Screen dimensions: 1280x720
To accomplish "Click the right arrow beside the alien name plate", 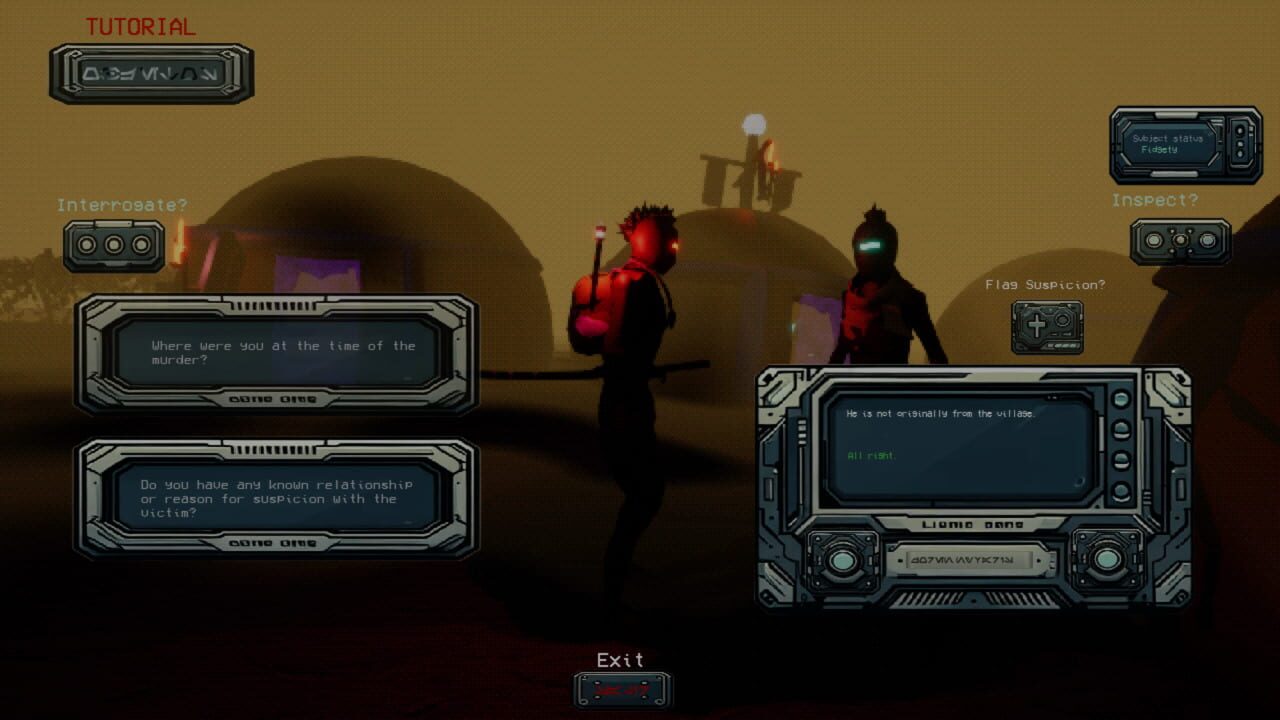I will [1038, 560].
